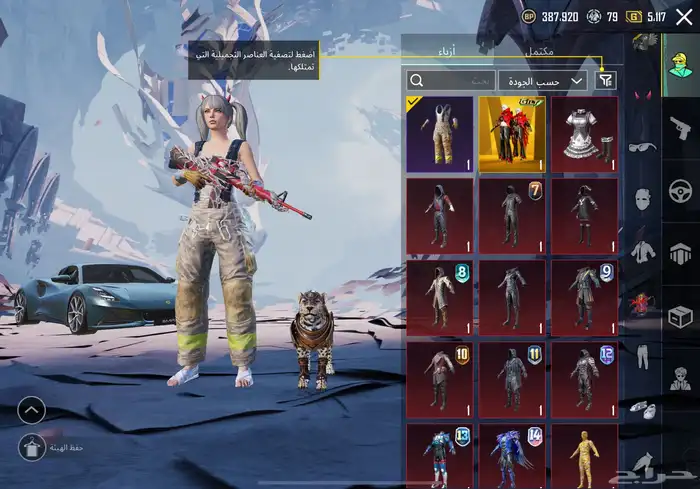
Task: Choose the black and white maid dress
Action: coord(584,133)
